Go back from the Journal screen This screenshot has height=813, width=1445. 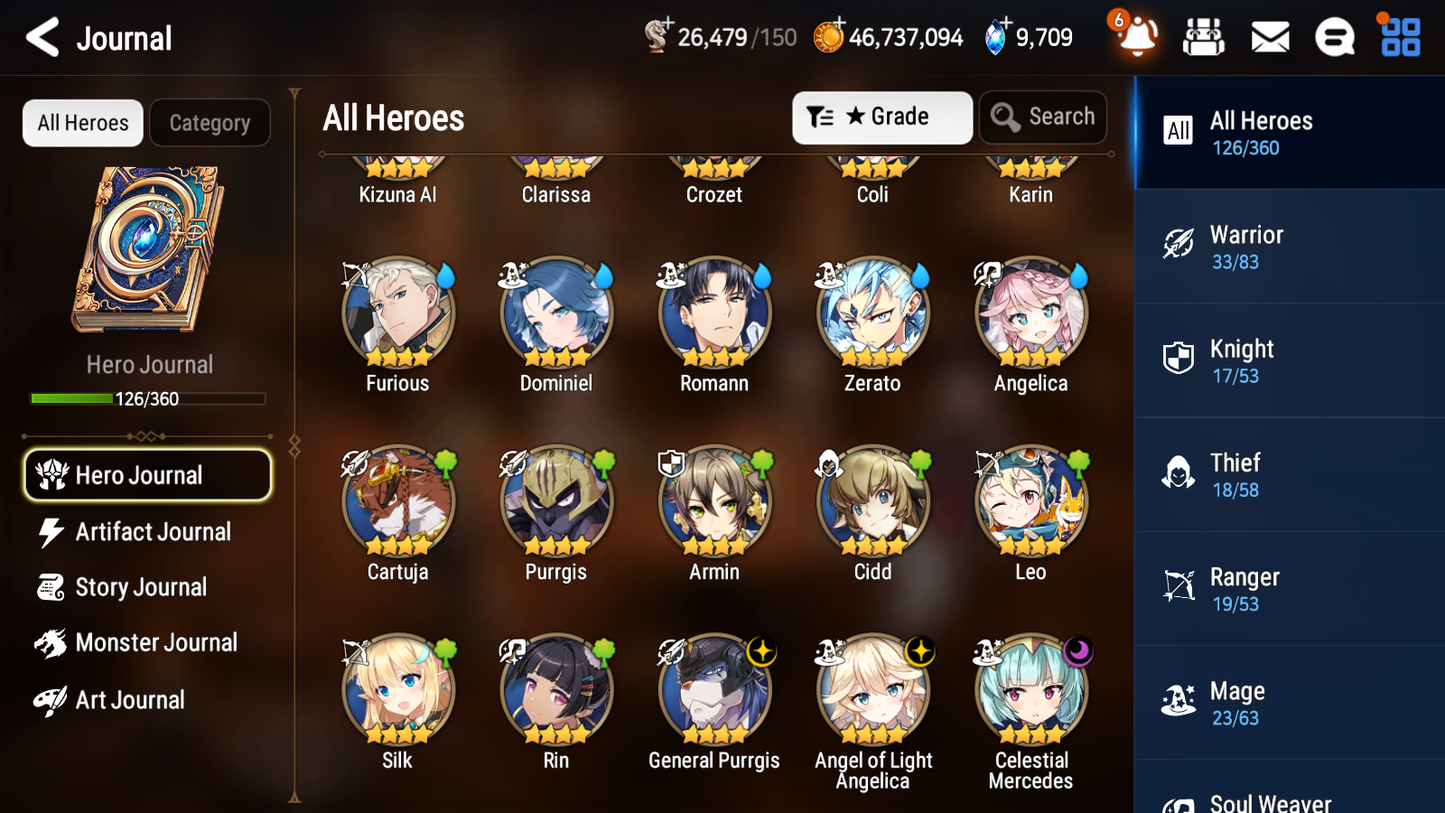42,37
